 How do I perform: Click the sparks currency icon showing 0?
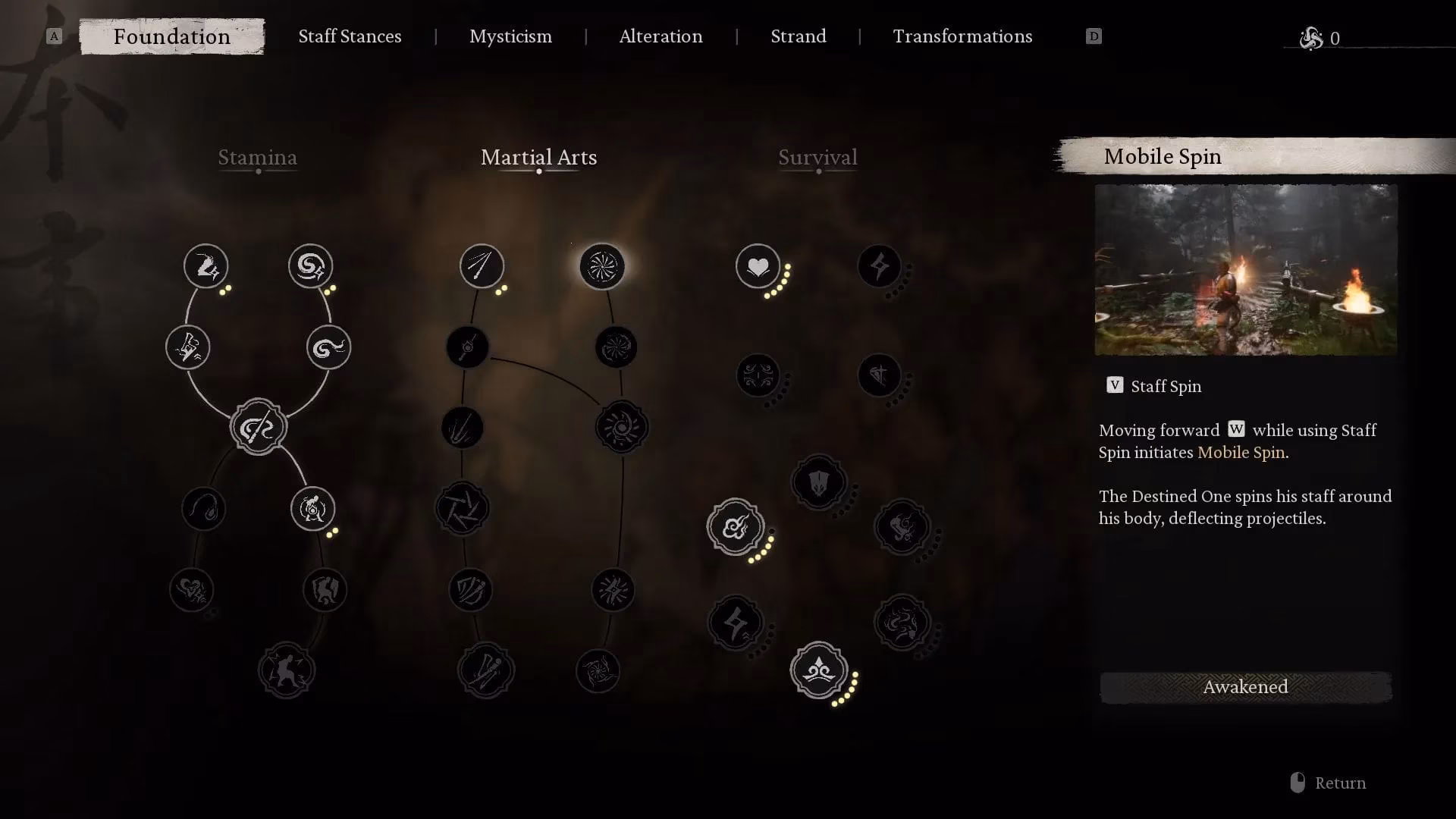(1312, 38)
